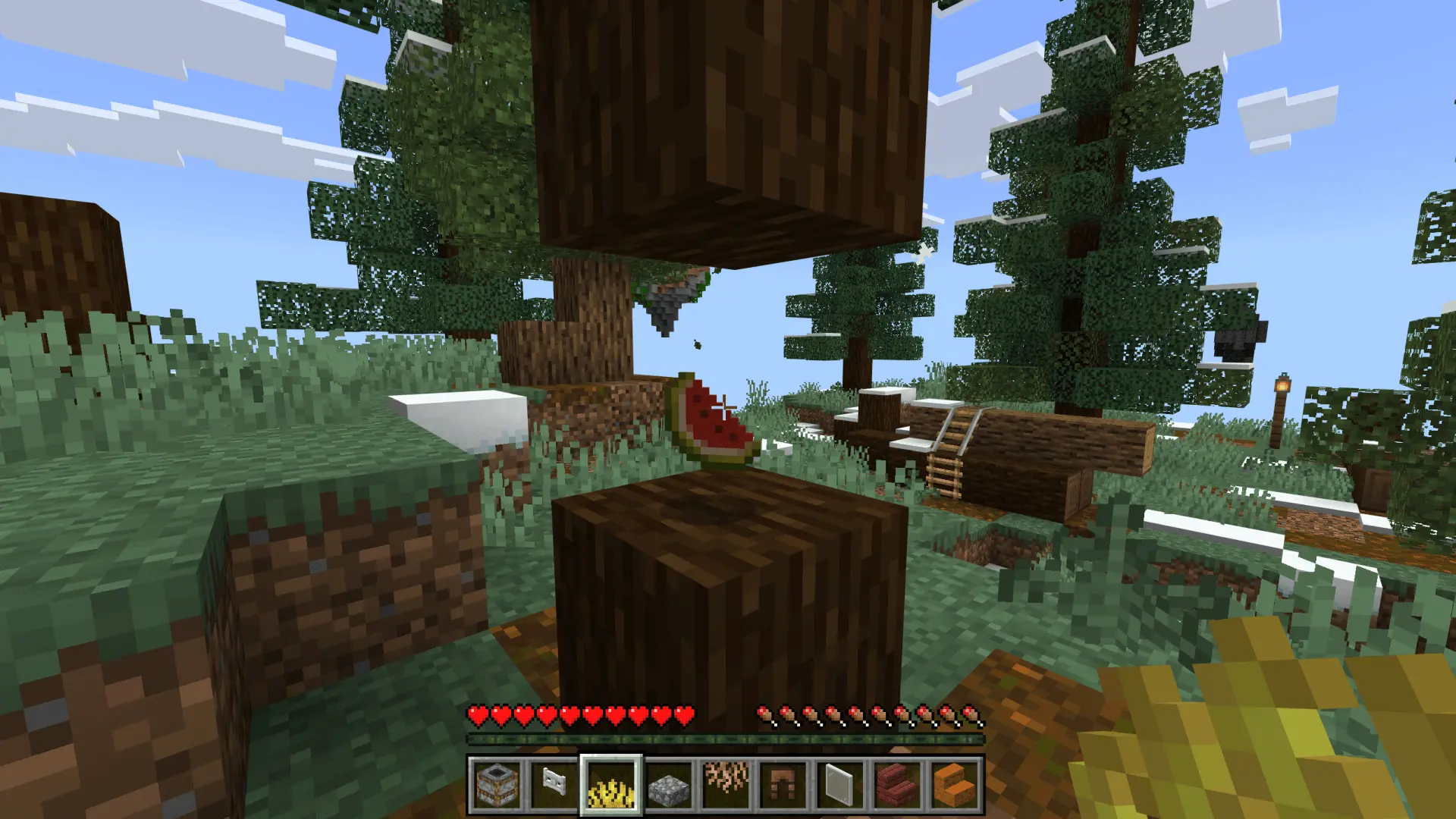The image size is (1456, 819).
Task: Choose the white fence gate slot
Action: 554,785
